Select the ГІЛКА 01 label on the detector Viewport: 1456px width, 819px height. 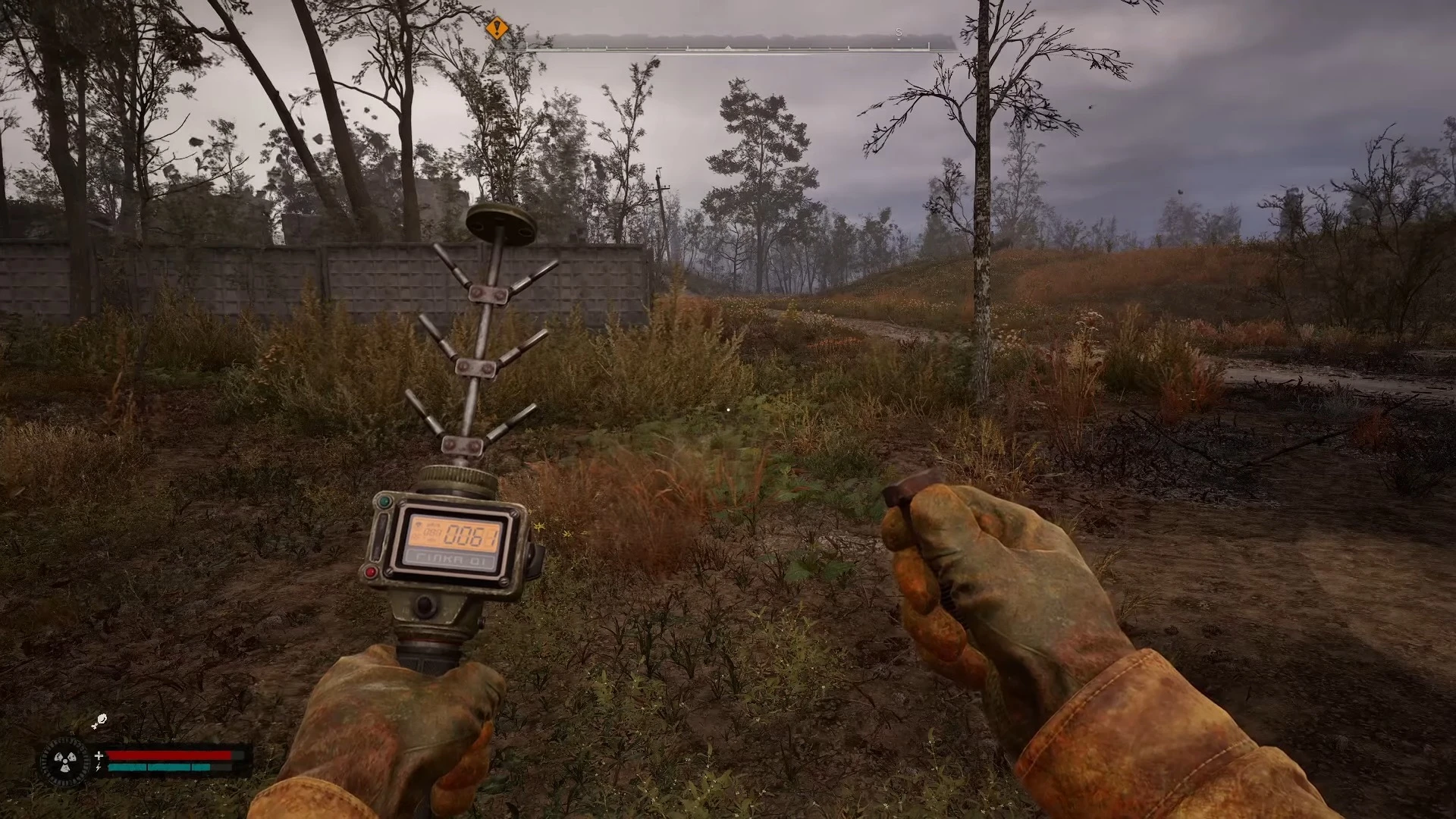tap(449, 560)
